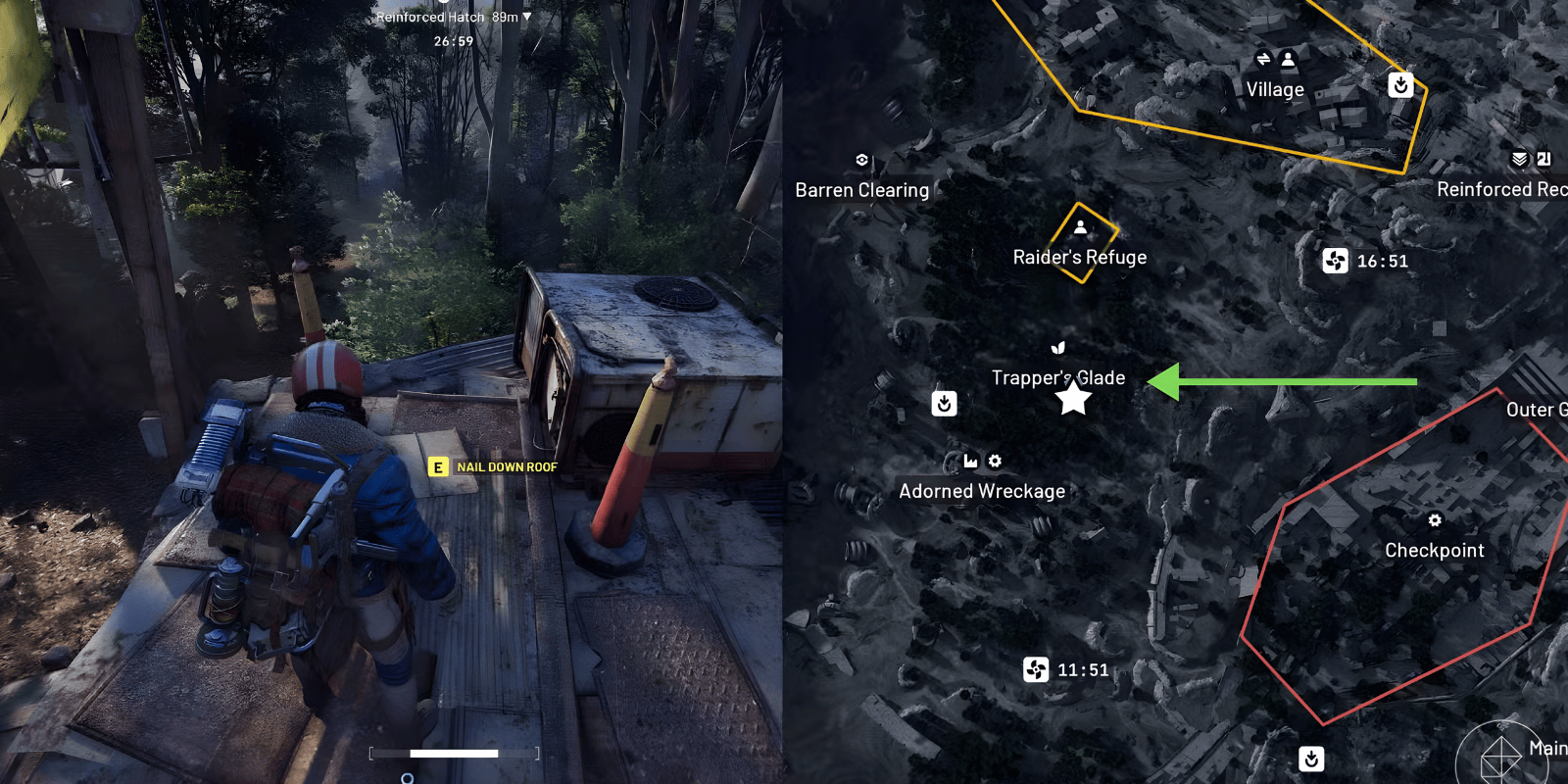1568x784 pixels.
Task: Toggle the gear icon next to Adorned Wreckage
Action: pos(997,461)
